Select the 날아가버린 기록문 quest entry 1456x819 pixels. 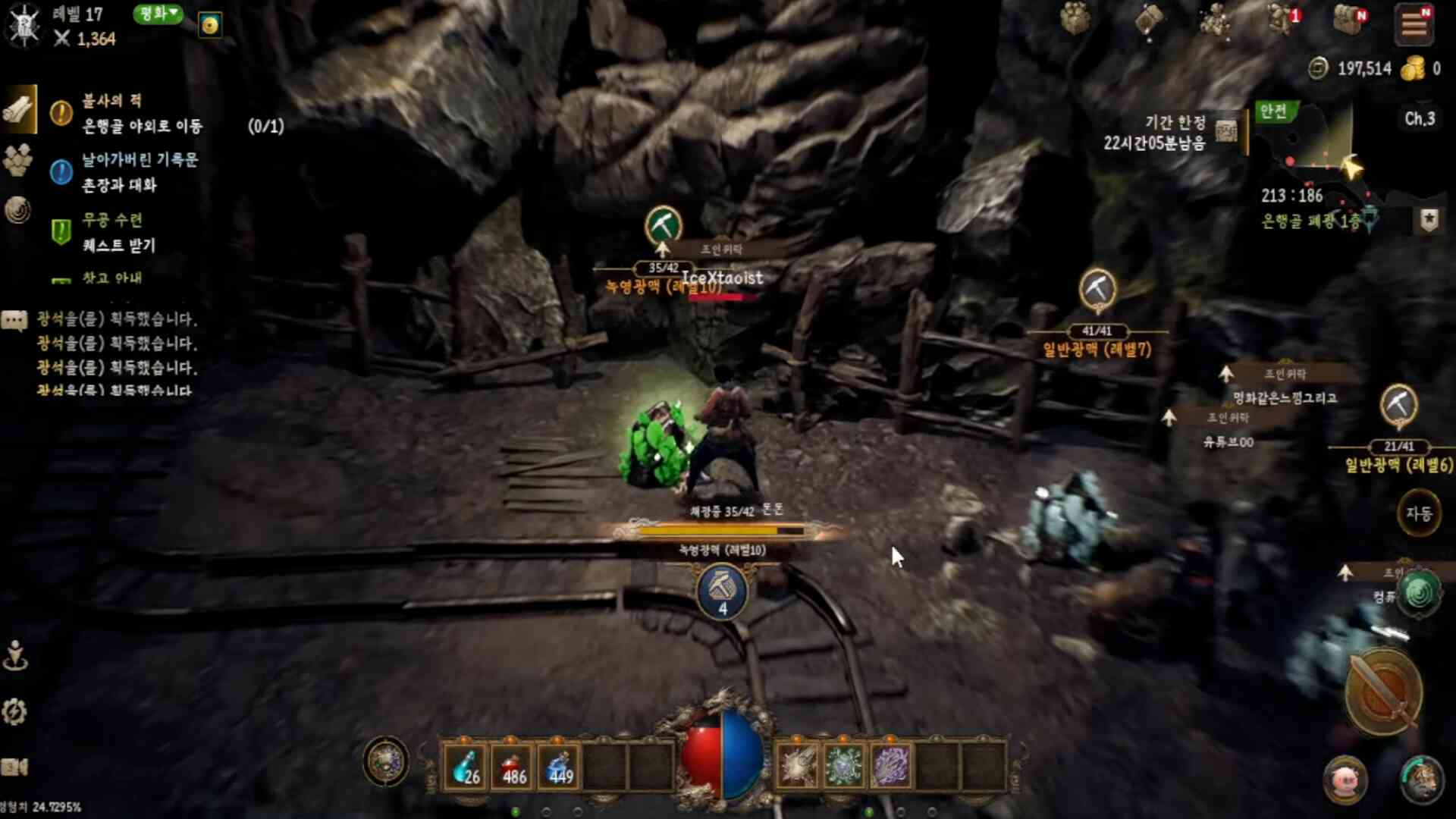(x=140, y=172)
